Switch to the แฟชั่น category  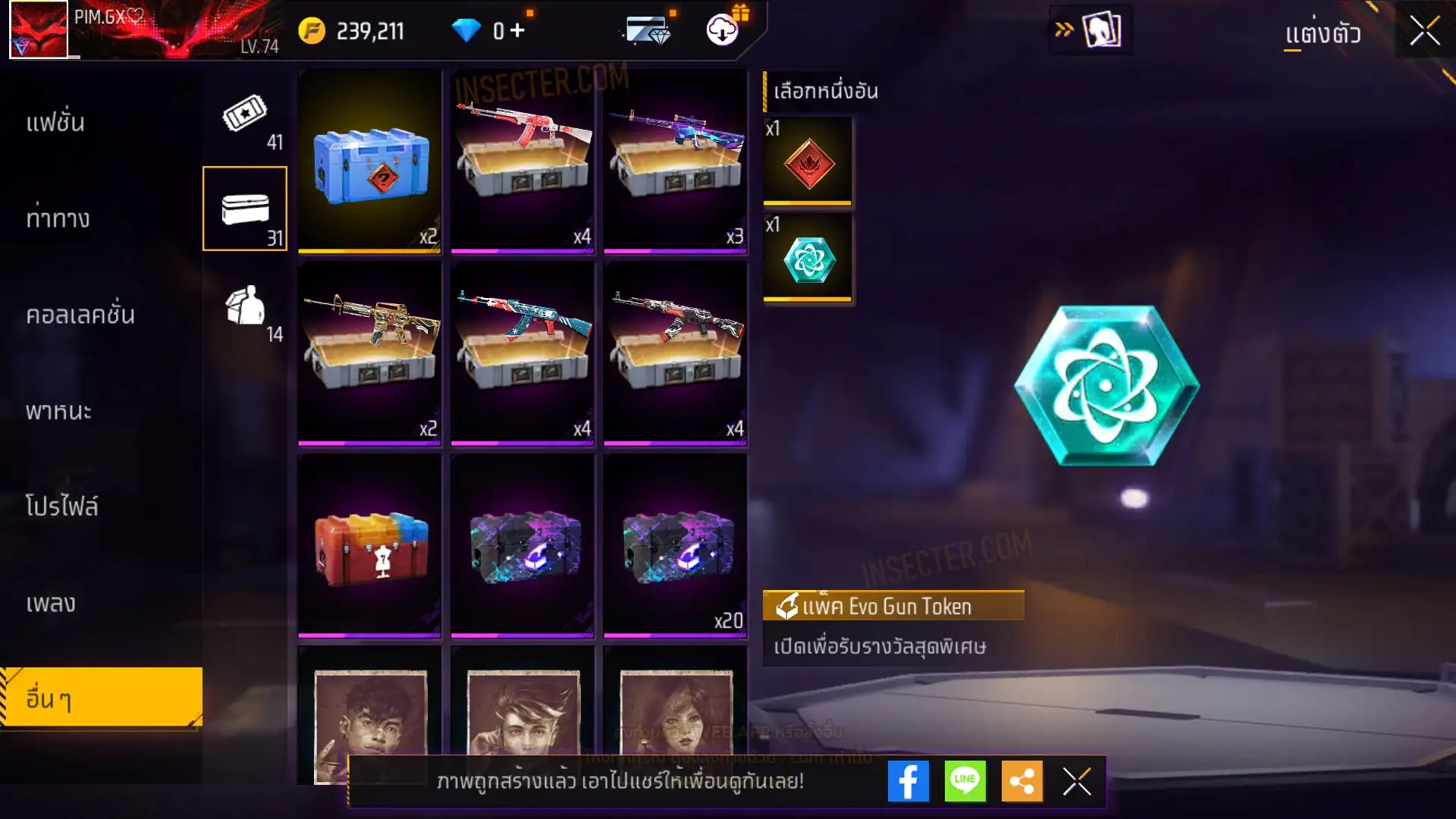coord(55,122)
